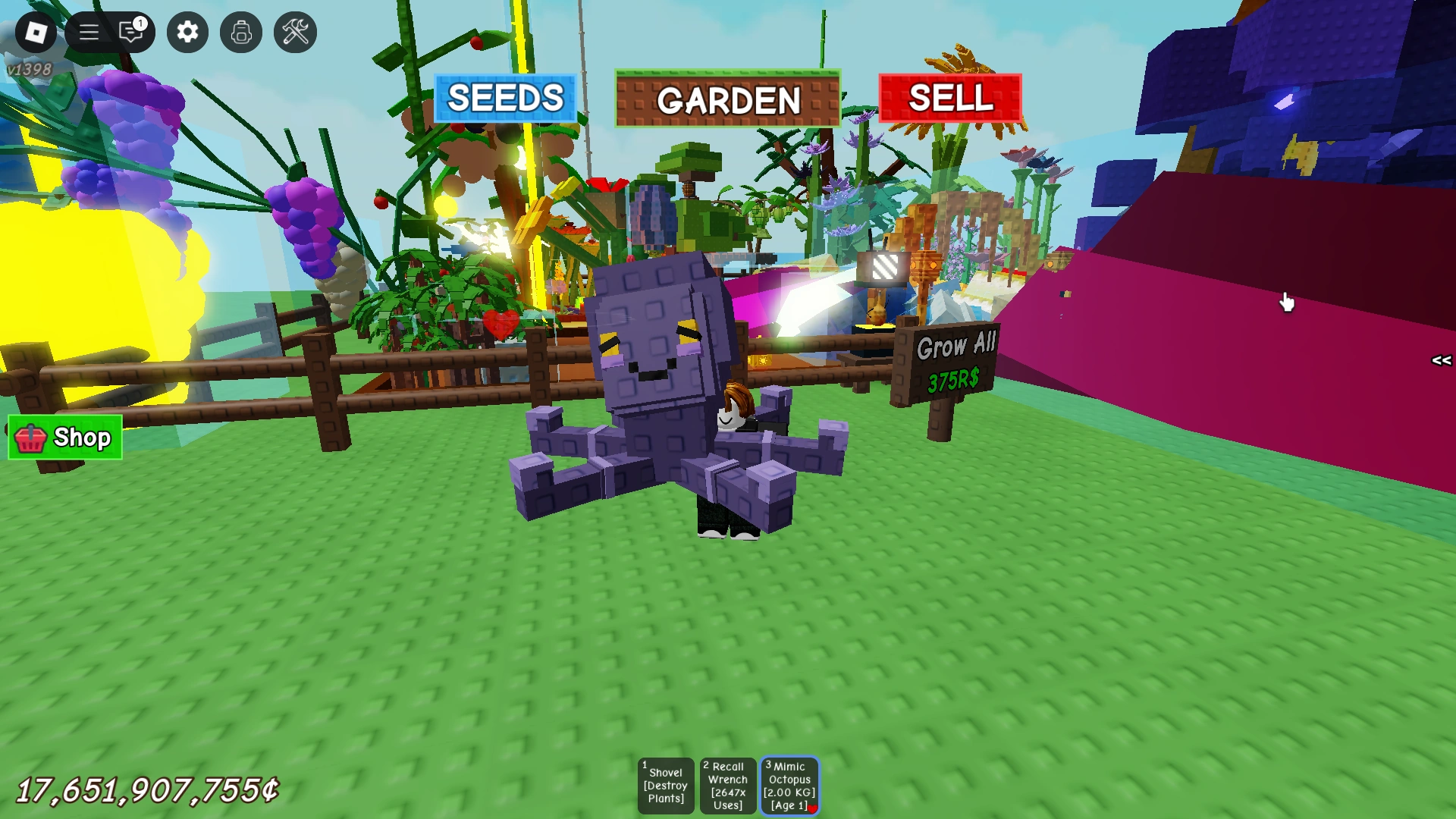This screenshot has height=819, width=1456.
Task: Click the shopping basket icon on the Shop button
Action: 29,437
